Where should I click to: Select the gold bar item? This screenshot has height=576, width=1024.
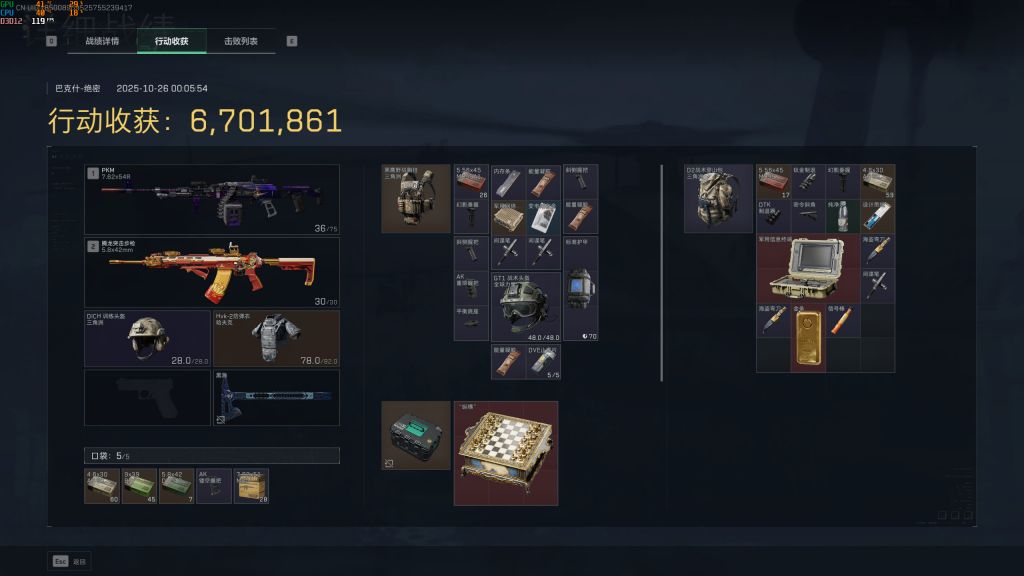click(808, 338)
